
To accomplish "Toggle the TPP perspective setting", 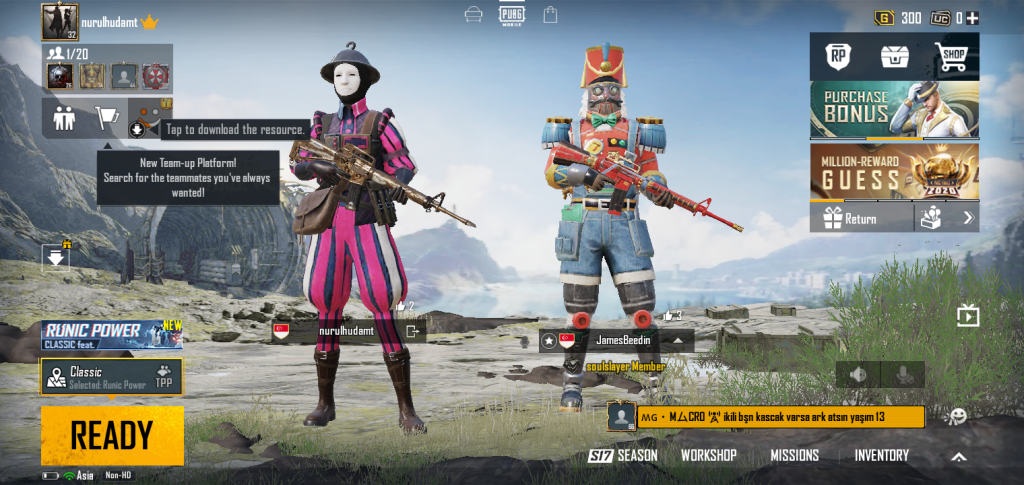I will click(x=164, y=377).
